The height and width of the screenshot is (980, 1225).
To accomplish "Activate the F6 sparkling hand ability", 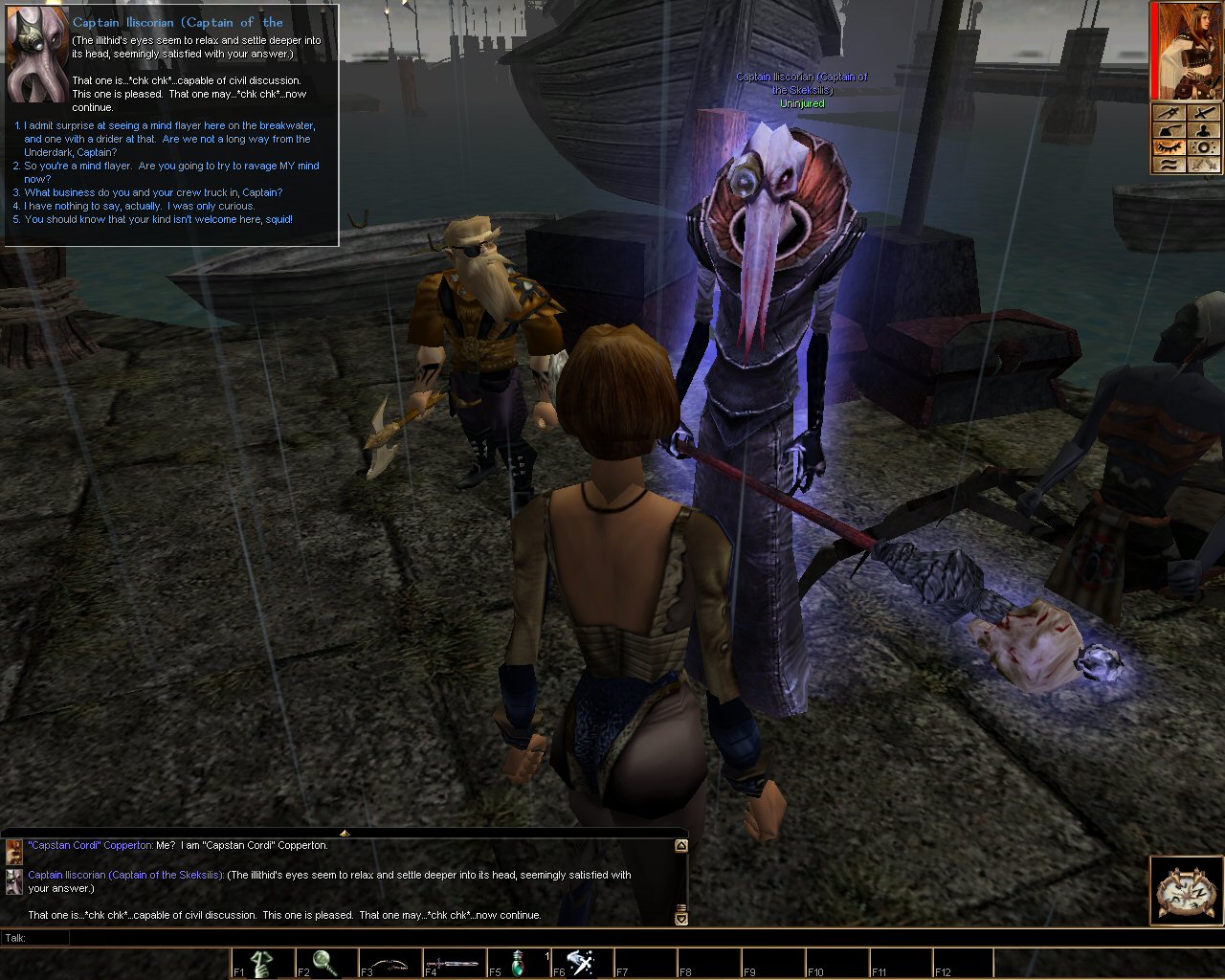I will 582,963.
